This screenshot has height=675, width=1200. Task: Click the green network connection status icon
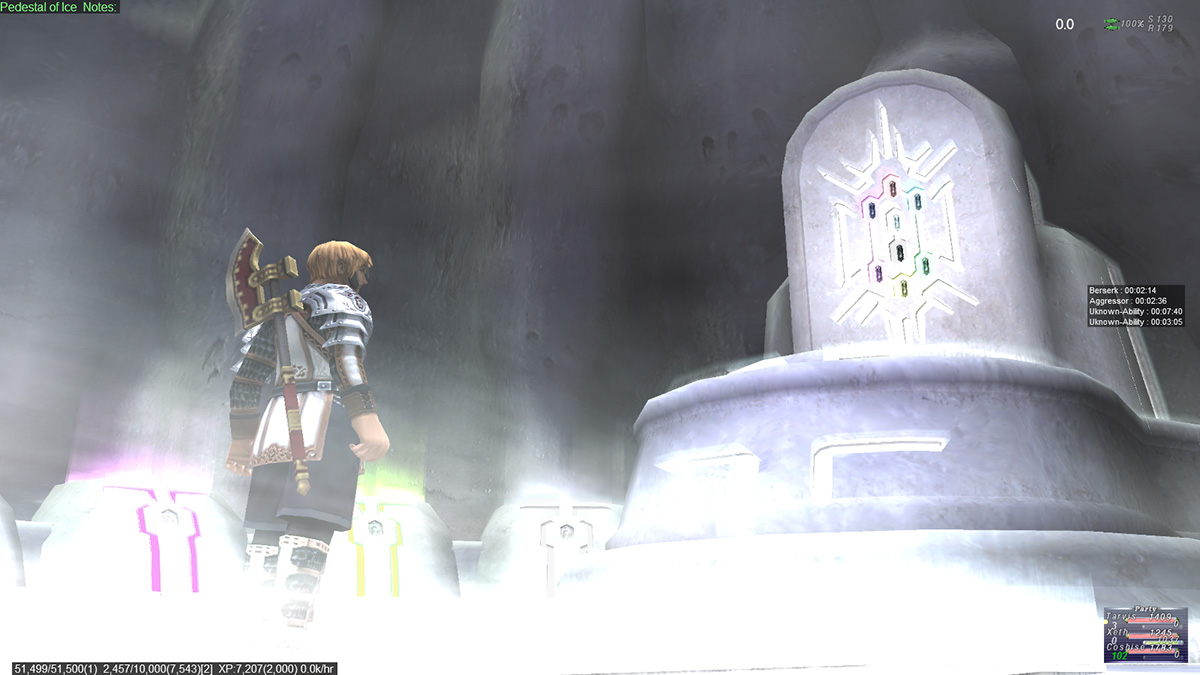pos(1111,23)
